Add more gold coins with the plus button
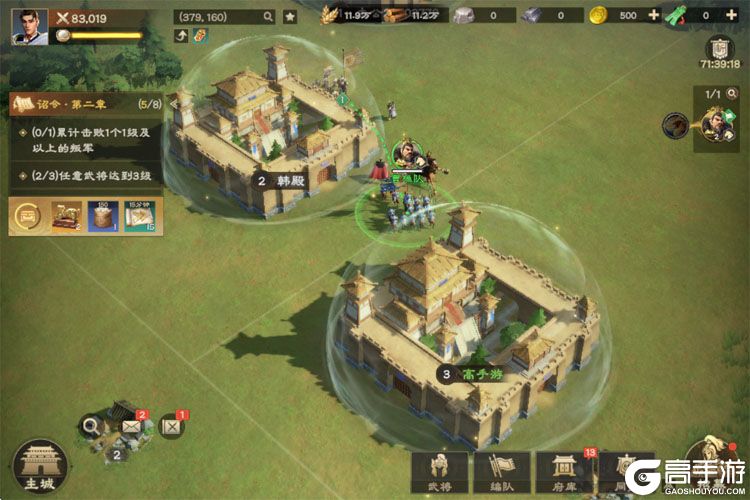The image size is (750, 500). pyautogui.click(x=654, y=16)
